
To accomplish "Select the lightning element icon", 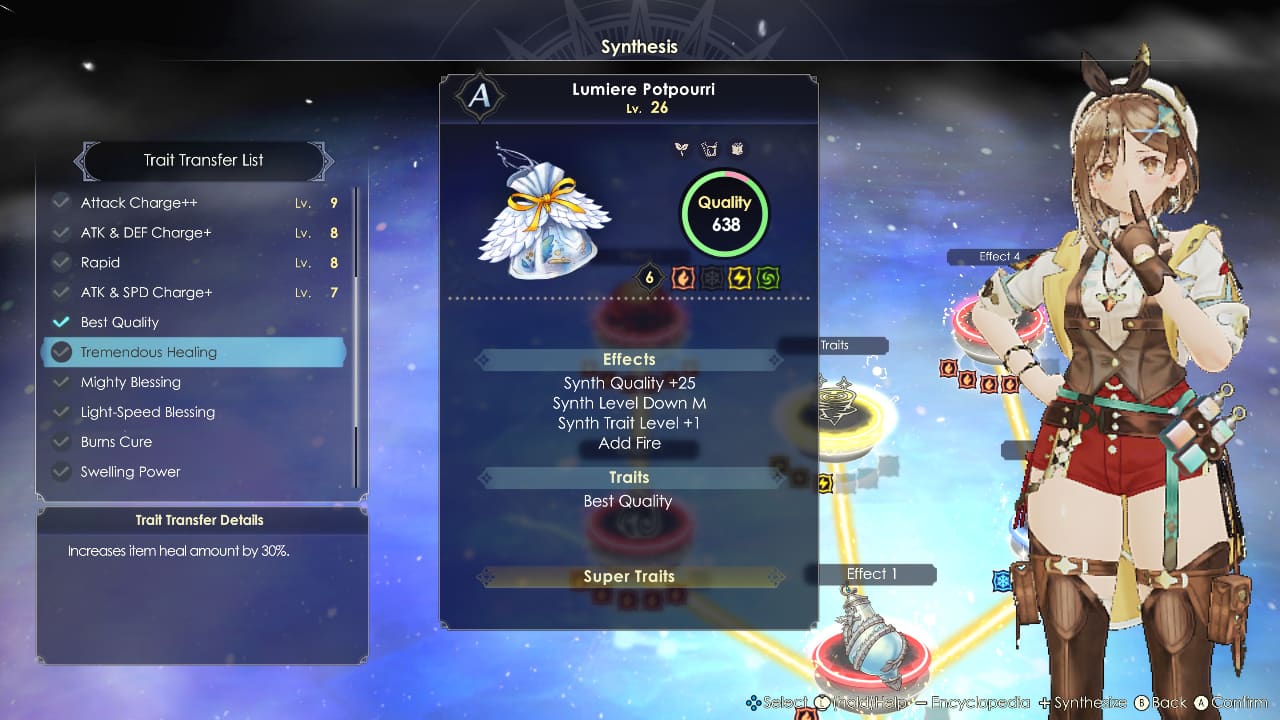I will 739,278.
